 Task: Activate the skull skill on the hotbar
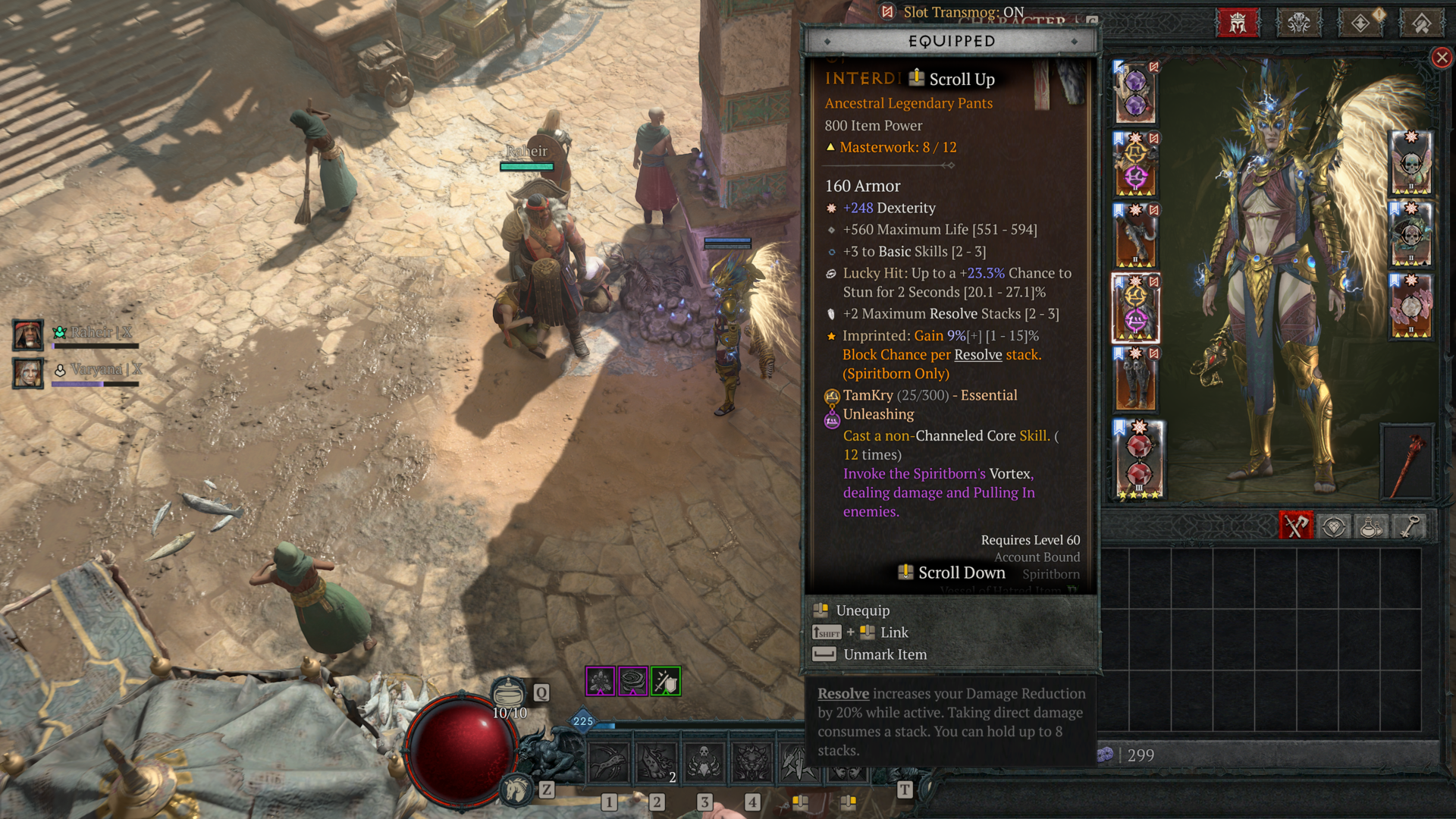(704, 761)
